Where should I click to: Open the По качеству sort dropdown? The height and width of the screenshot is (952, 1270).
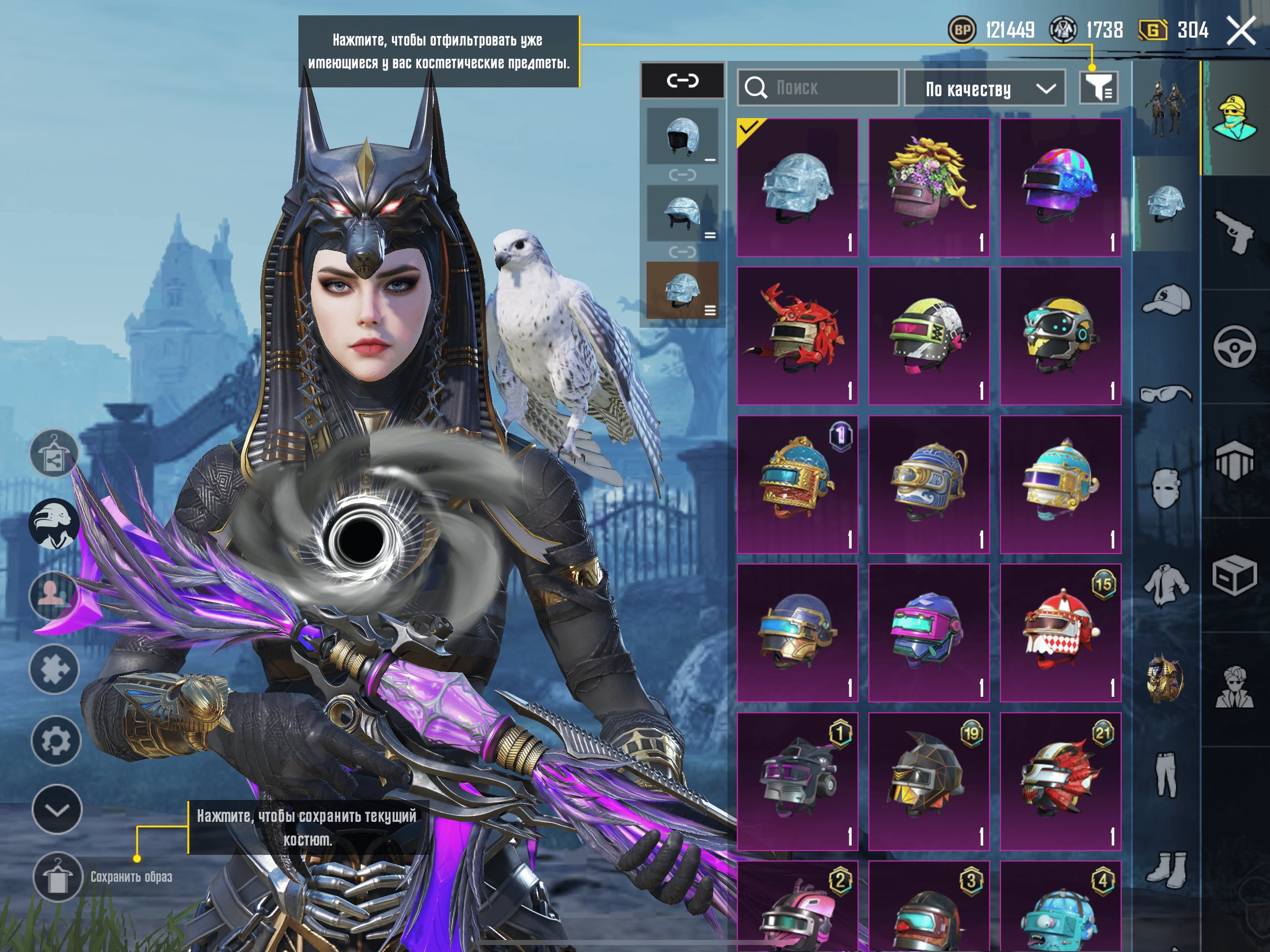pos(984,88)
